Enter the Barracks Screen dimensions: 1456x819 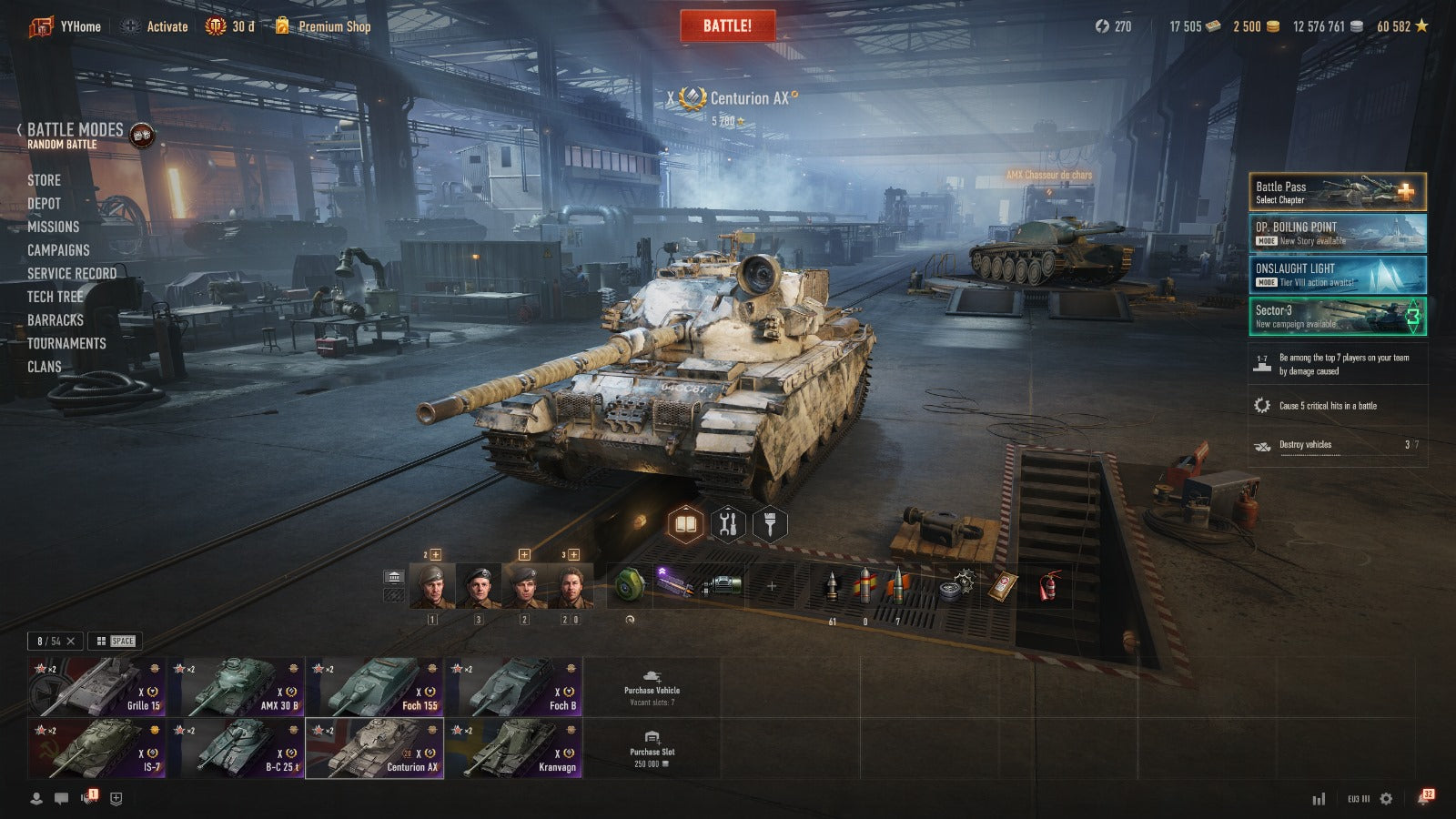(55, 320)
